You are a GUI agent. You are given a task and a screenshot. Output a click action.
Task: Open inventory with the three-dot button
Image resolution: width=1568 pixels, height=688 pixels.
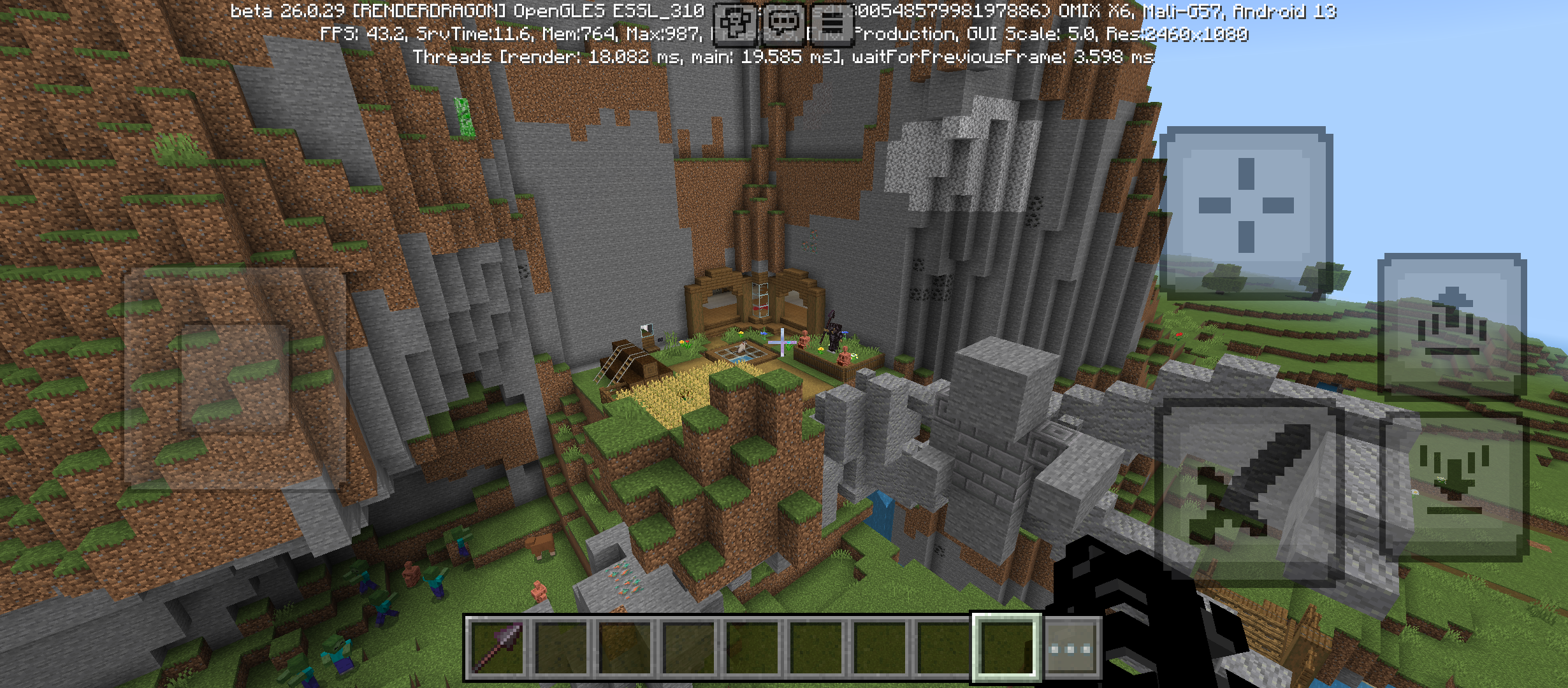pos(1071,648)
